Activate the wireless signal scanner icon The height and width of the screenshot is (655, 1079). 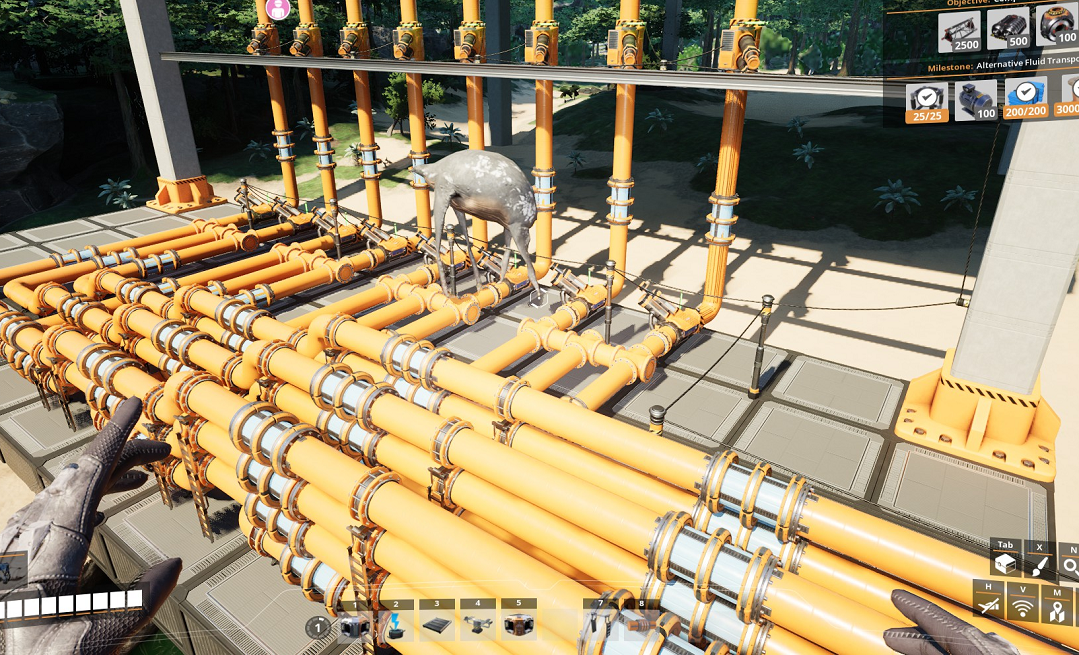pyautogui.click(x=1022, y=604)
